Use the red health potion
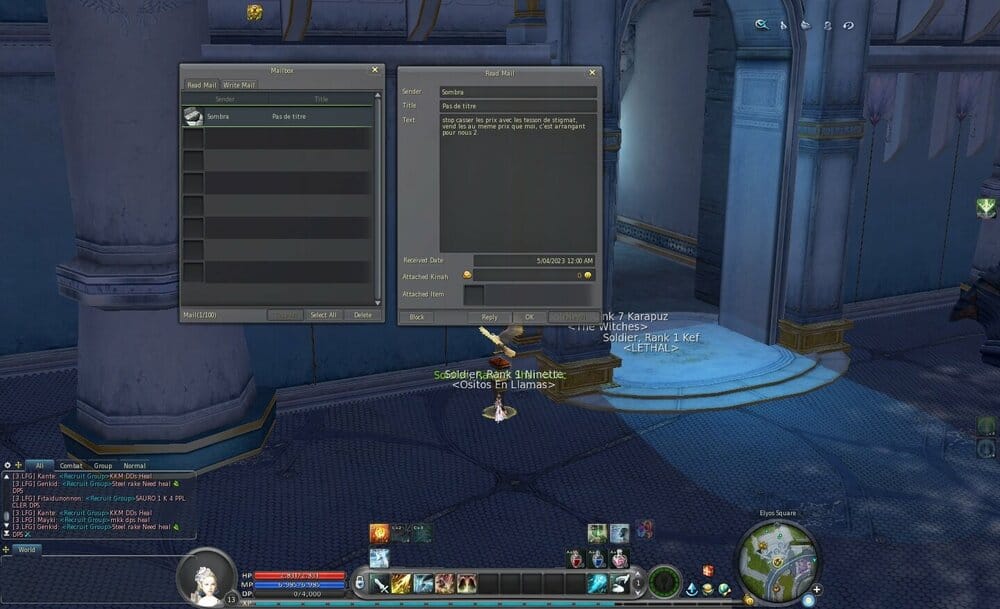 coord(578,560)
